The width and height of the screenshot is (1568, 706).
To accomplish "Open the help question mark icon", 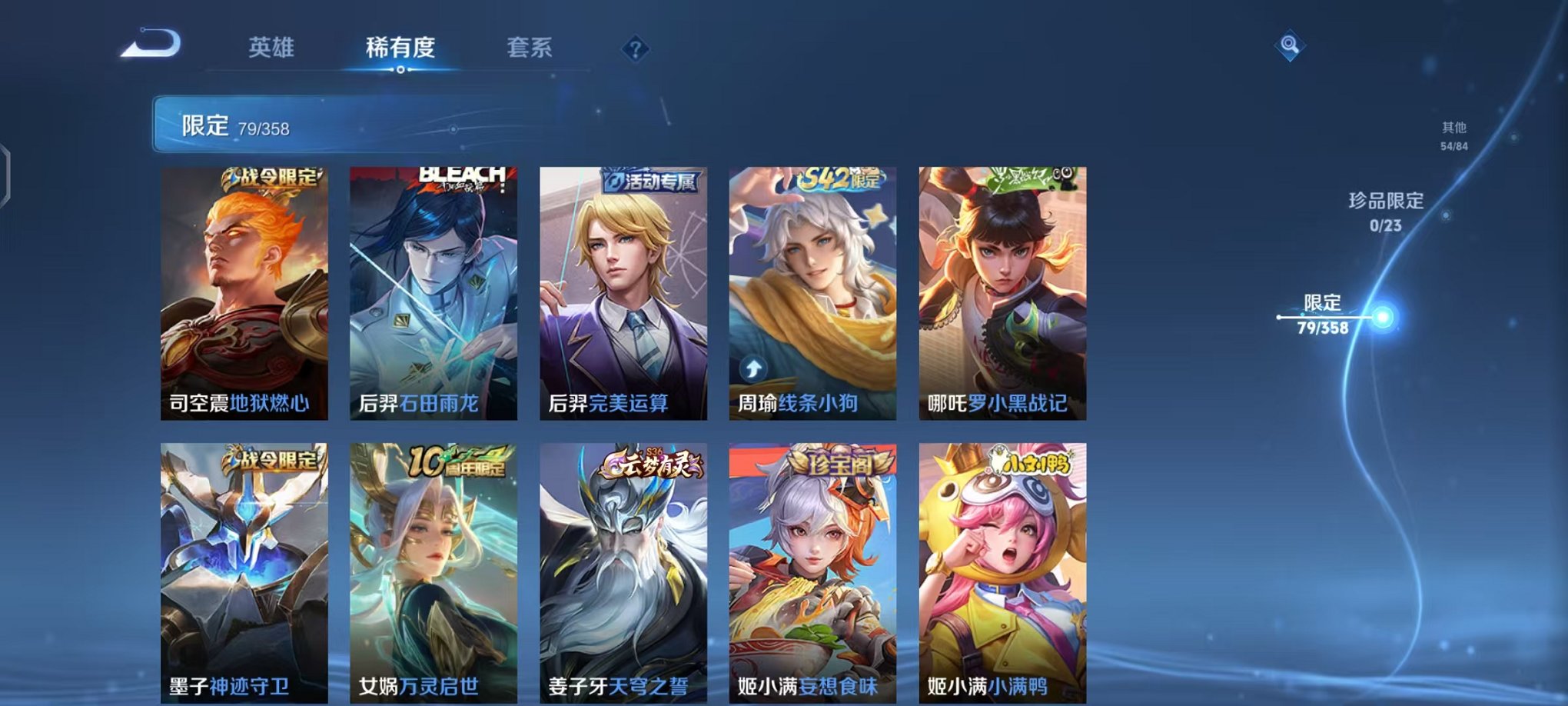I will 635,50.
